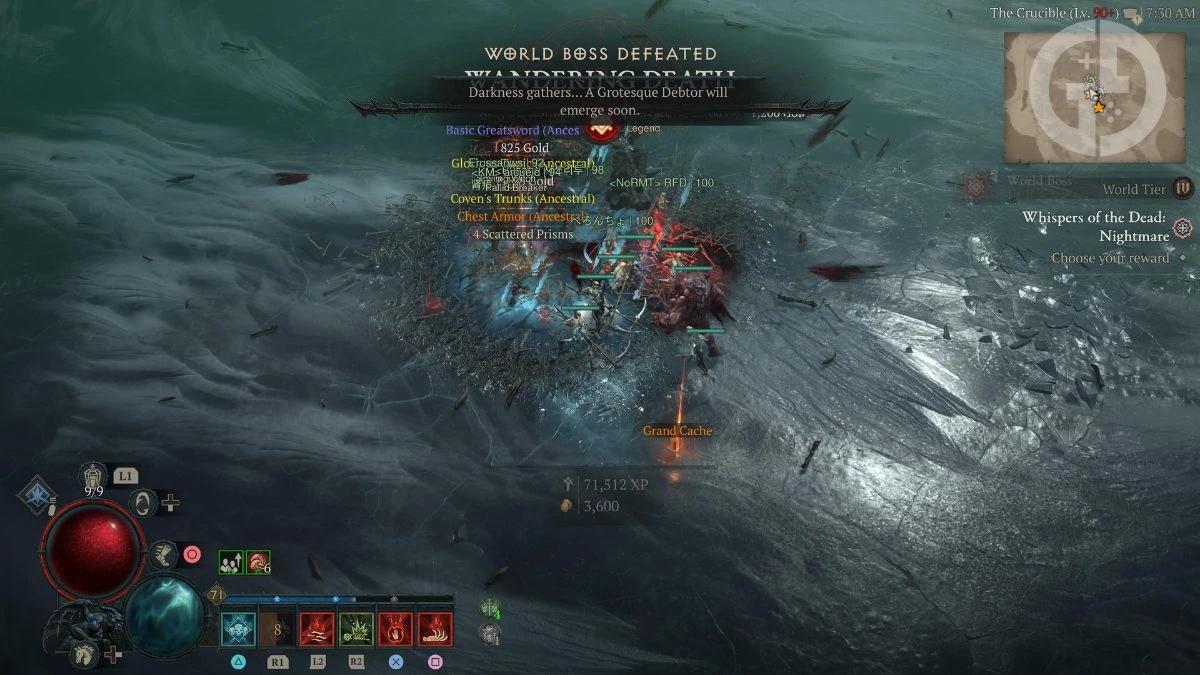The height and width of the screenshot is (675, 1200).
Task: Trigger the red open-palm hand skill
Action: point(395,629)
